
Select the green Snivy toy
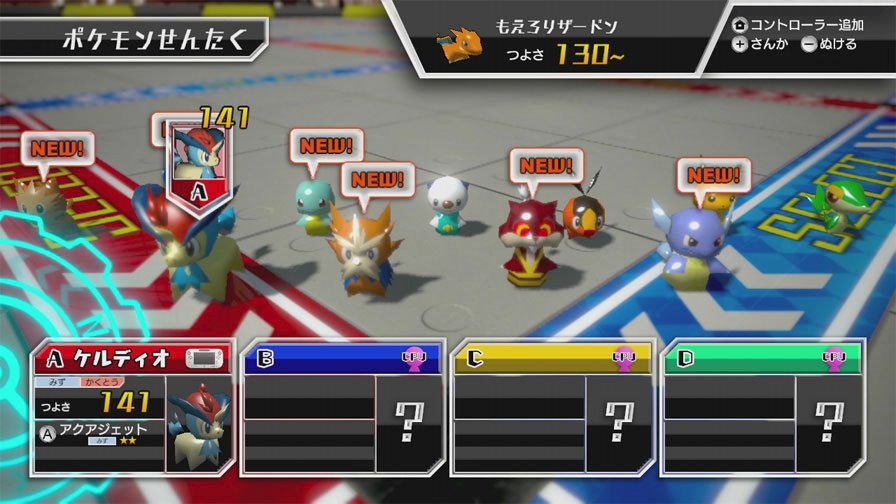point(833,206)
